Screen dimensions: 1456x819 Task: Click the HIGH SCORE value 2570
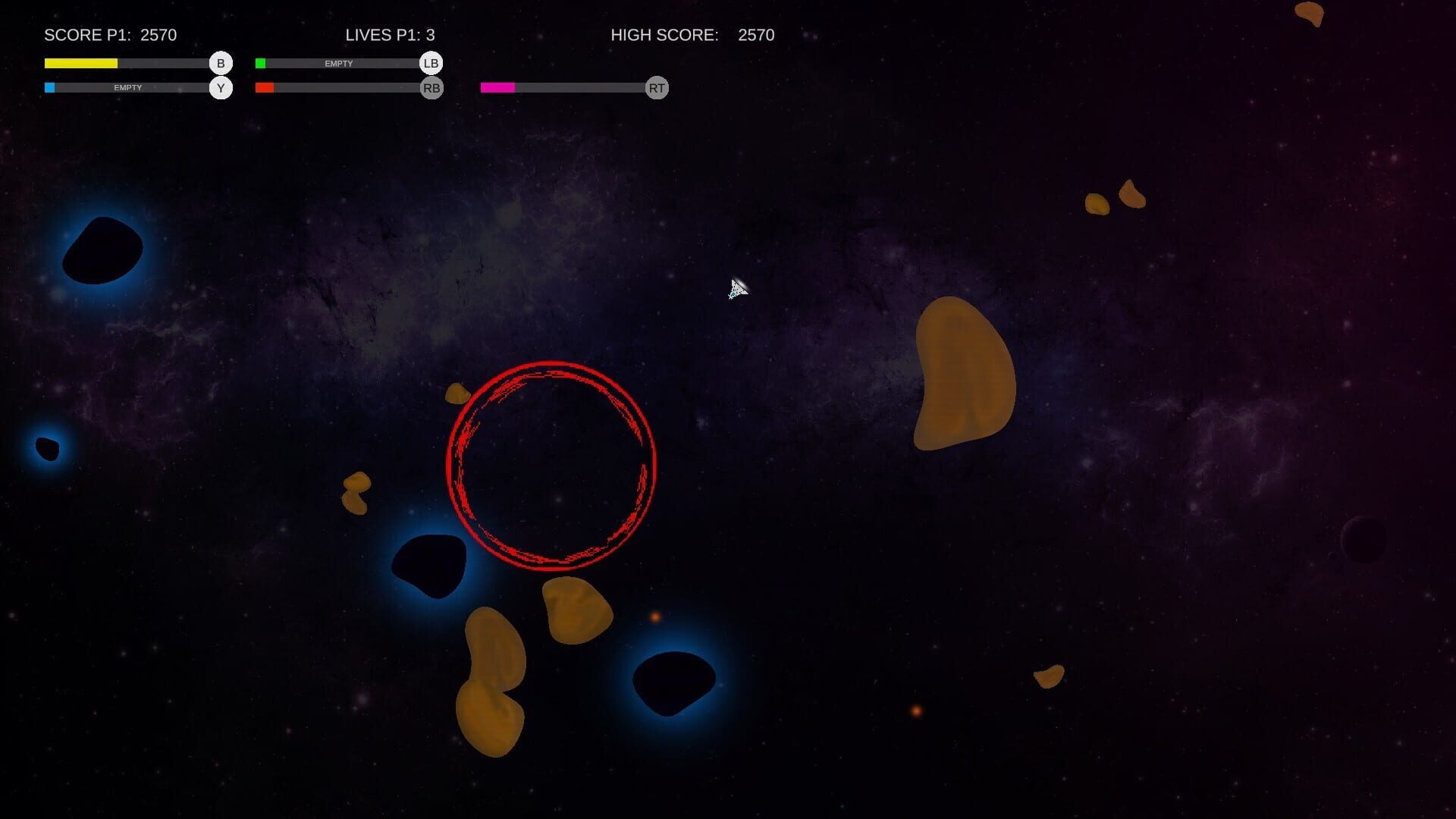click(x=755, y=35)
